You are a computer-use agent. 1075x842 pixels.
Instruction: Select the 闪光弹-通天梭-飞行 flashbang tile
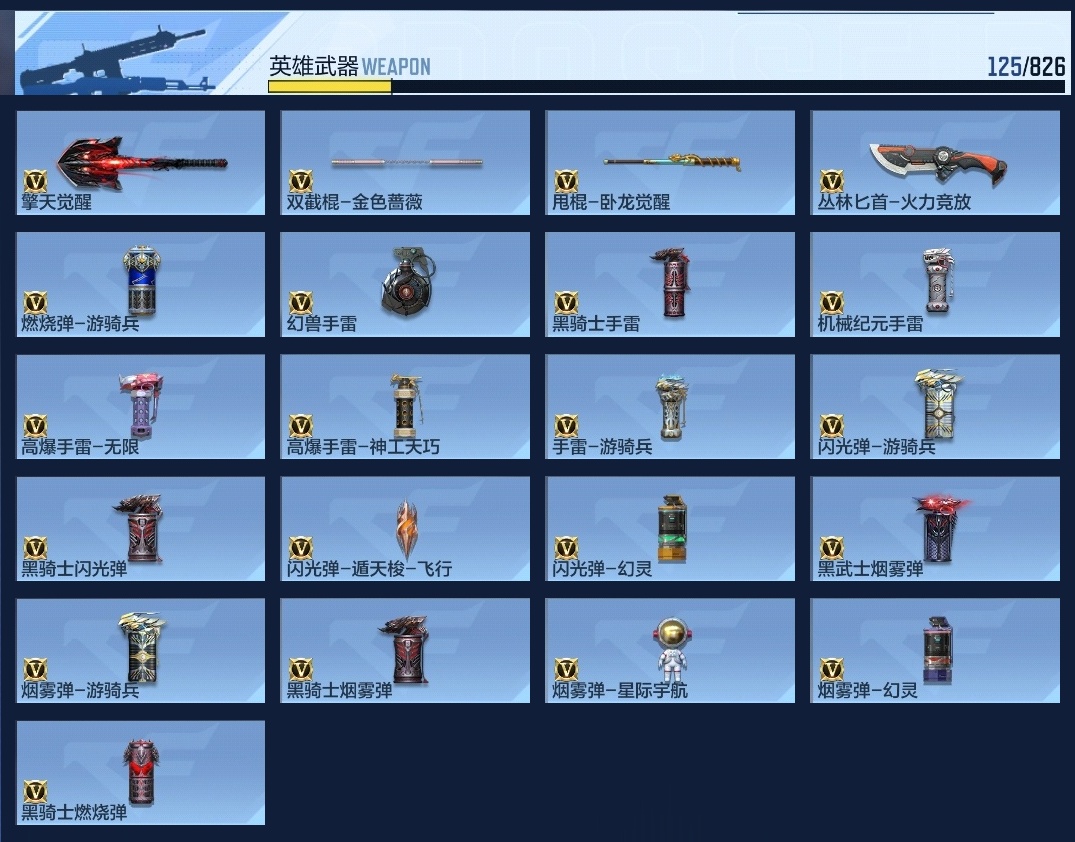tap(405, 528)
